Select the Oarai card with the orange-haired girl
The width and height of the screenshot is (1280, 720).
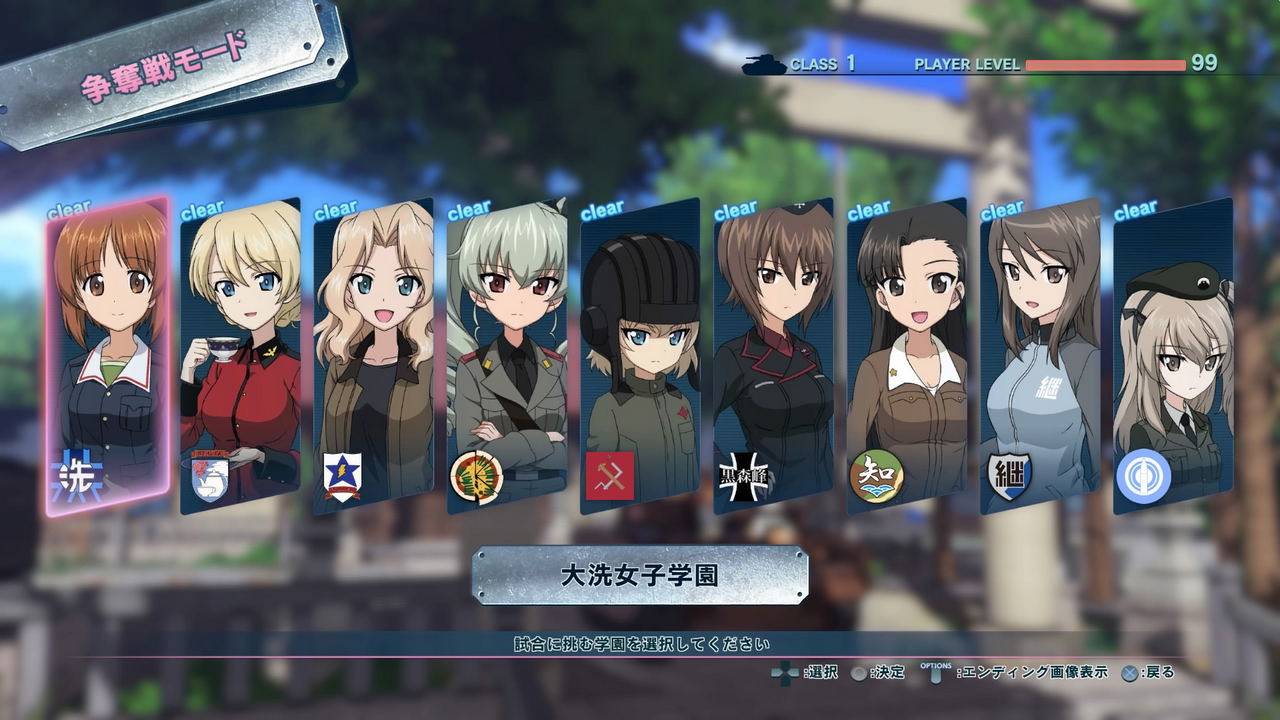click(x=107, y=355)
